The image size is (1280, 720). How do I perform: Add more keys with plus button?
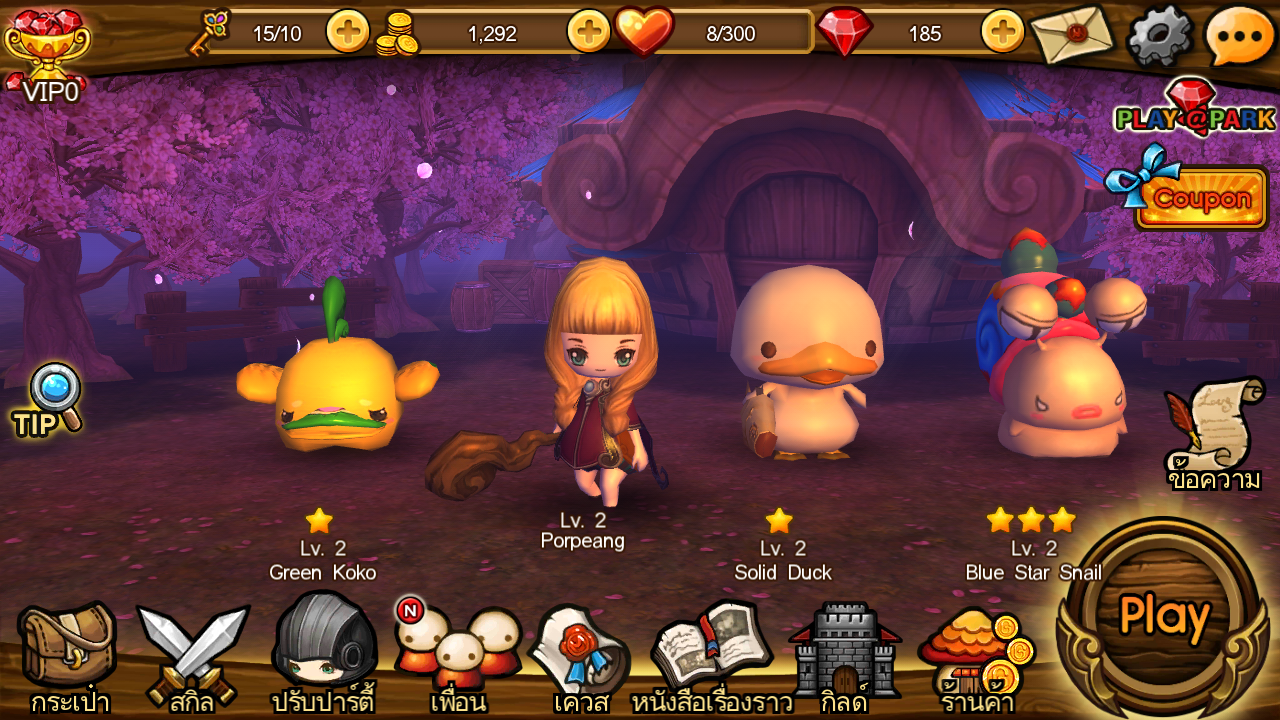[348, 32]
